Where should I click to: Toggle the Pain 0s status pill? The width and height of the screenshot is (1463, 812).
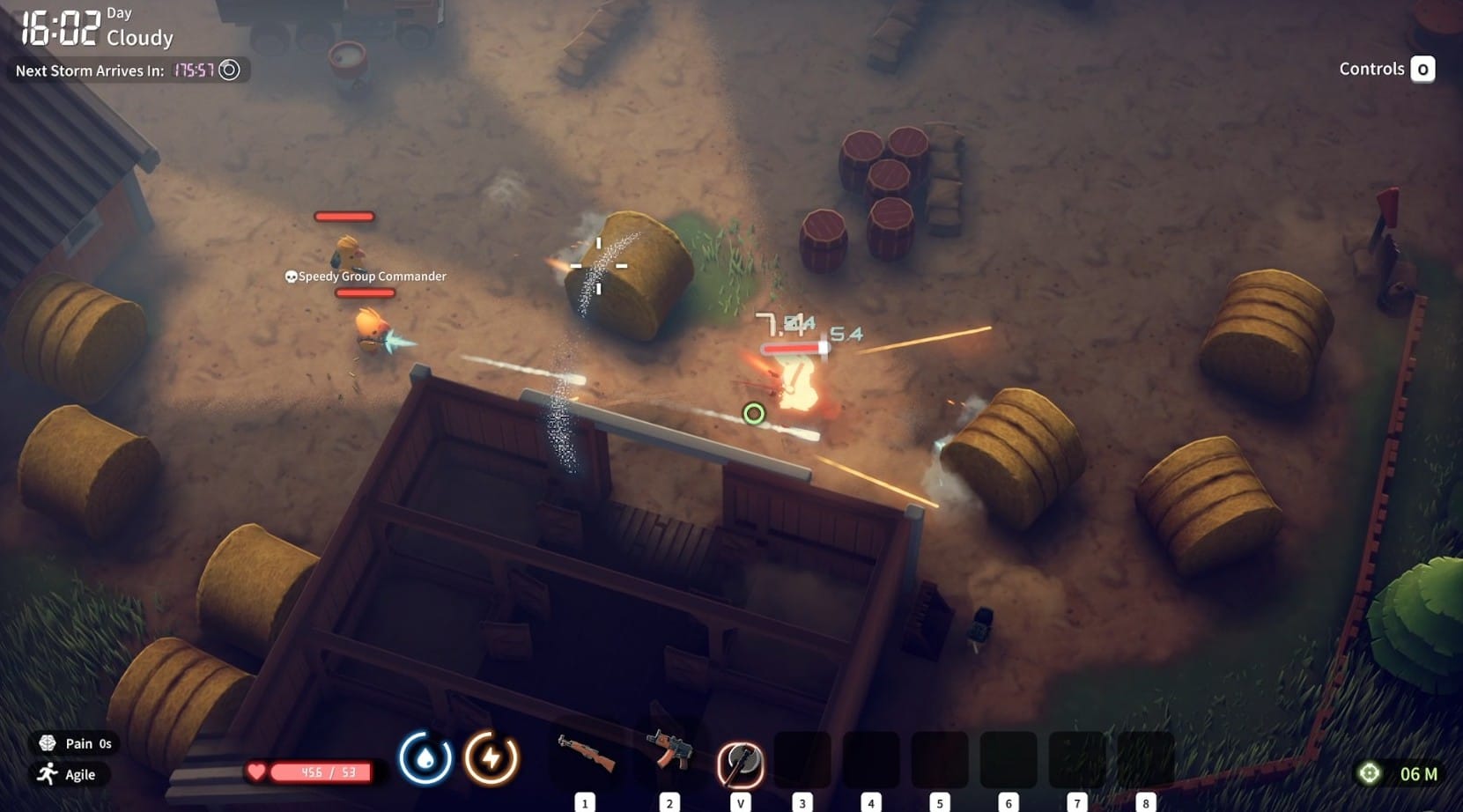[75, 742]
